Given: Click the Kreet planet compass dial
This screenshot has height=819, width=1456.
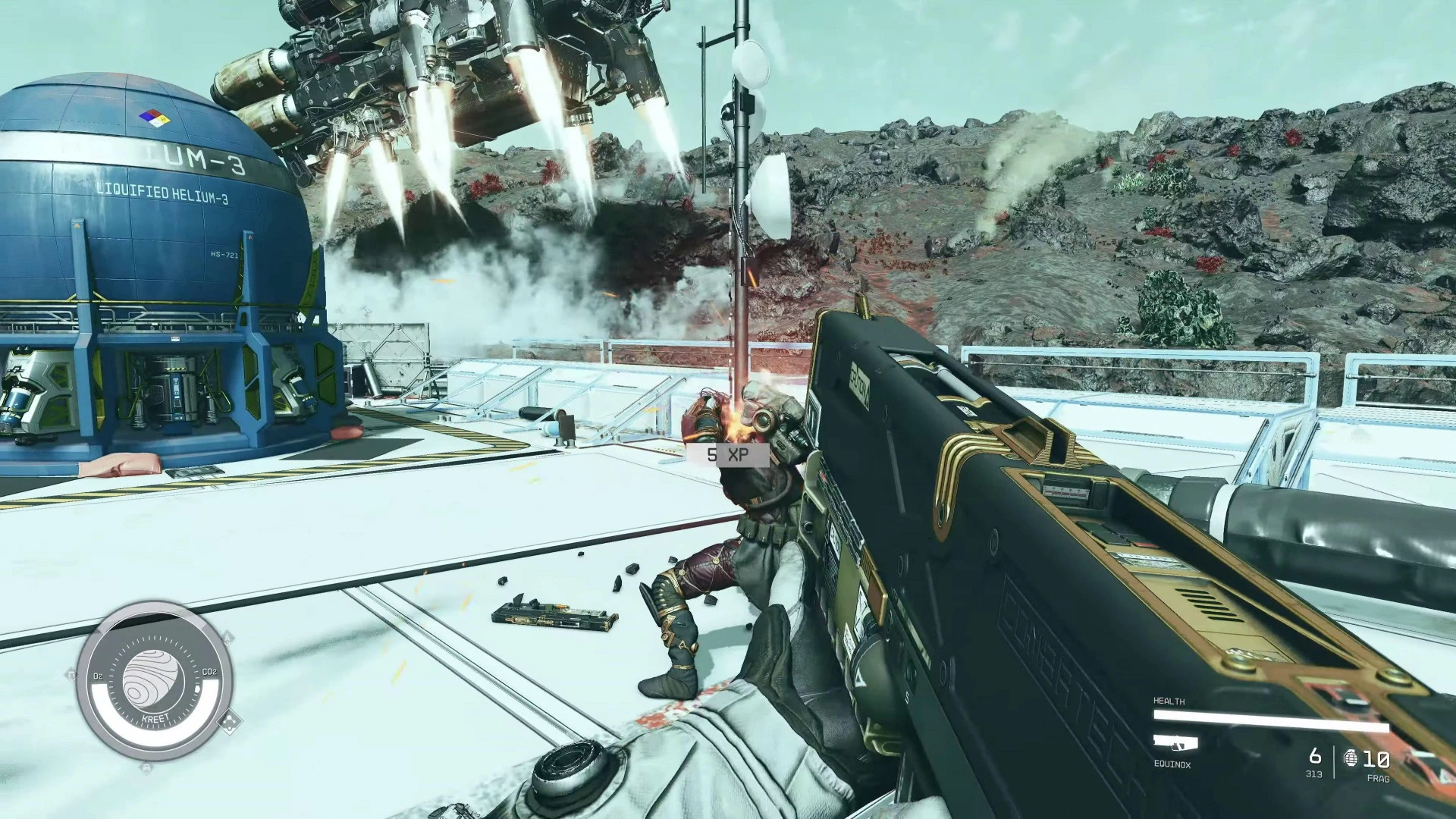Looking at the screenshot, I should [154, 679].
